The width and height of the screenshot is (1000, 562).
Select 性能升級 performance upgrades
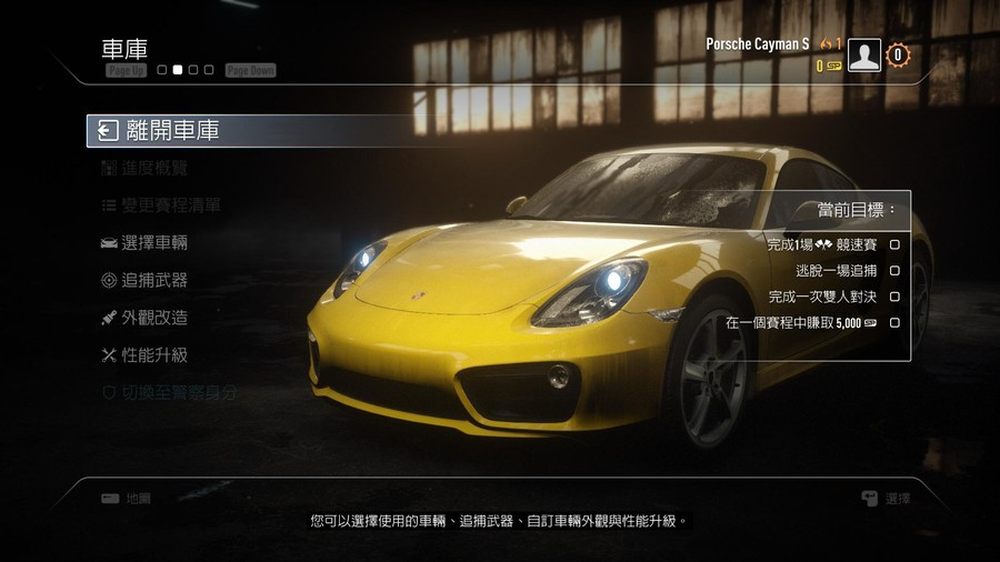click(154, 355)
